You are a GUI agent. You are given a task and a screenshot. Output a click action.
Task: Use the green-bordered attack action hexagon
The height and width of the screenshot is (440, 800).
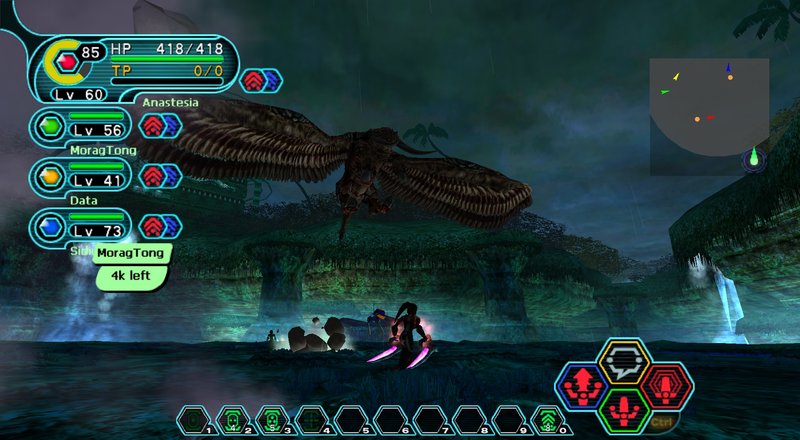625,410
